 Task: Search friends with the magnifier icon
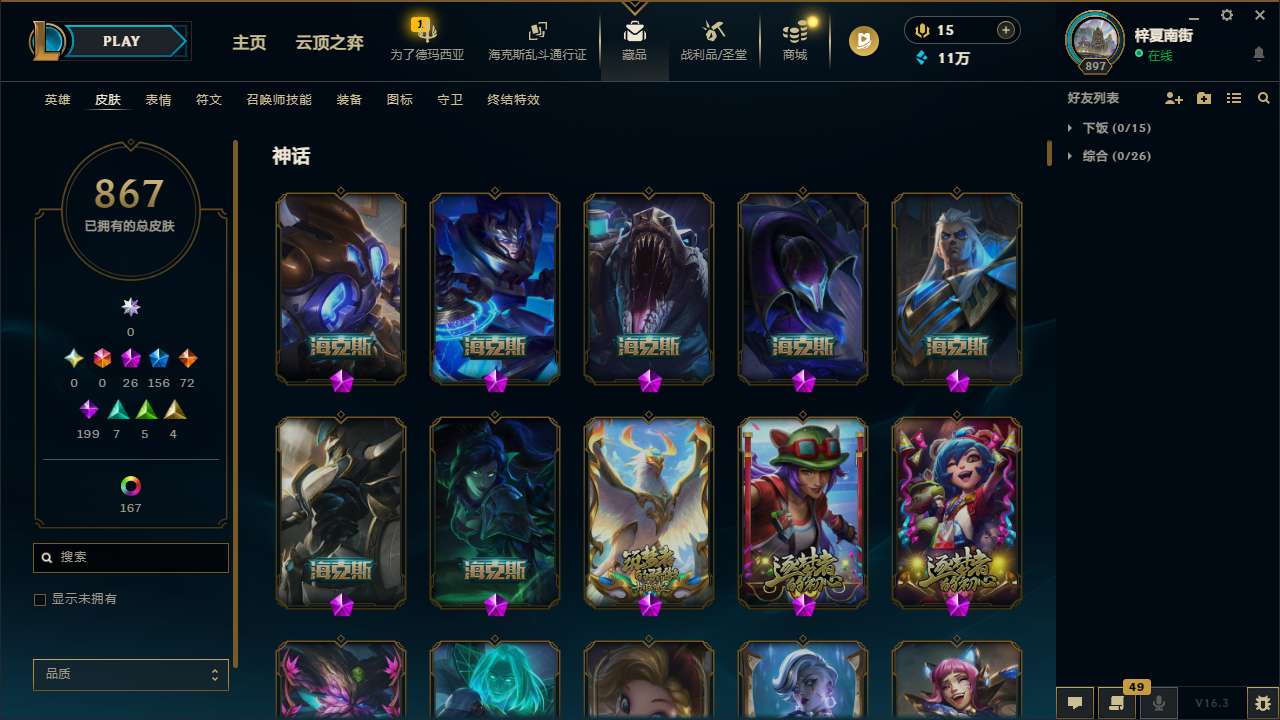coord(1263,98)
